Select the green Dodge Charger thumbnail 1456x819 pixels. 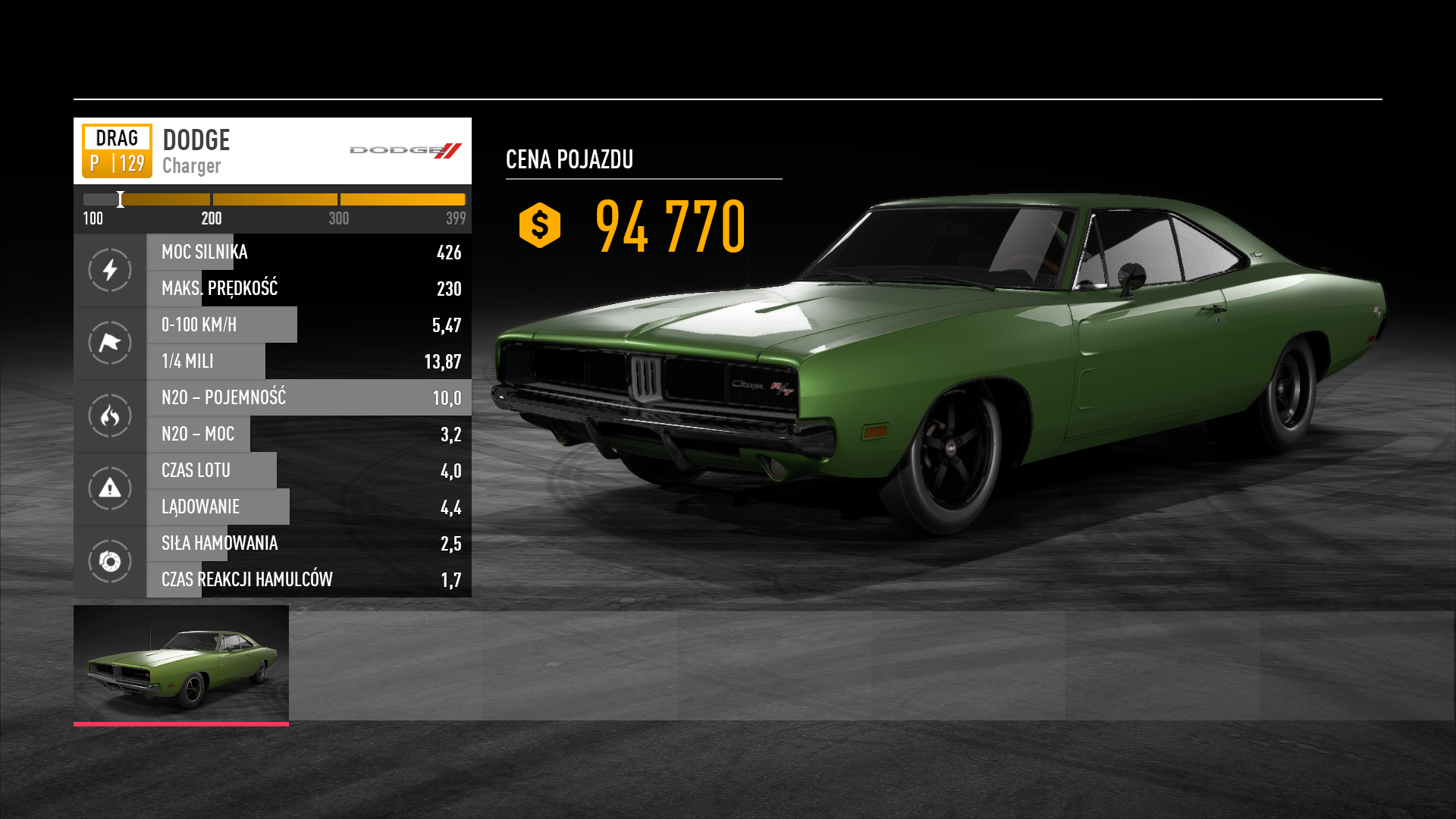[x=181, y=664]
